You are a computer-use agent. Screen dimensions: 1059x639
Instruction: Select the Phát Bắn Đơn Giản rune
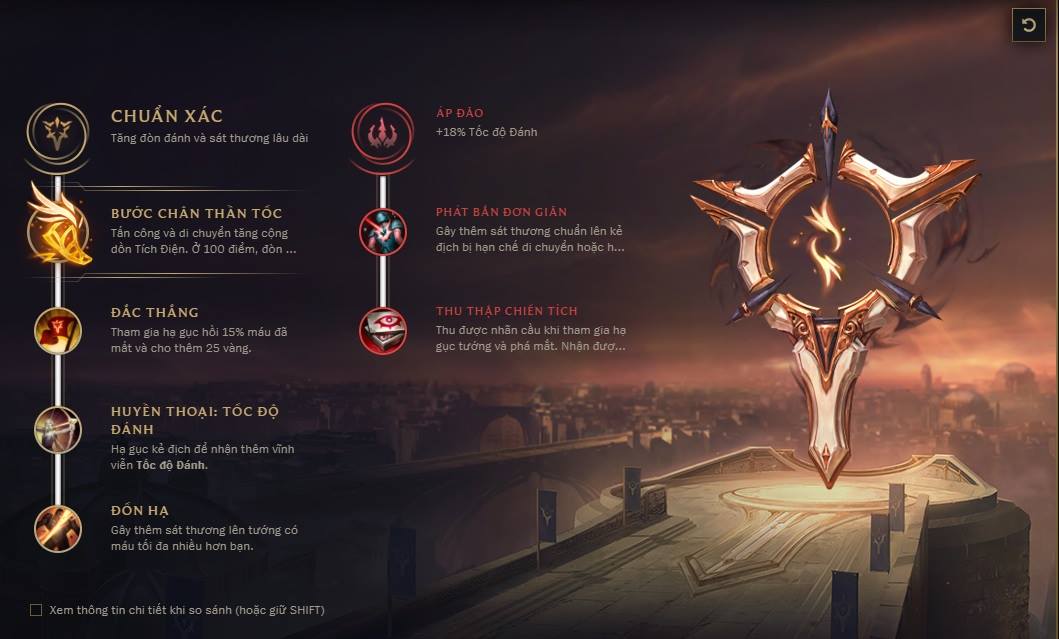[x=382, y=231]
